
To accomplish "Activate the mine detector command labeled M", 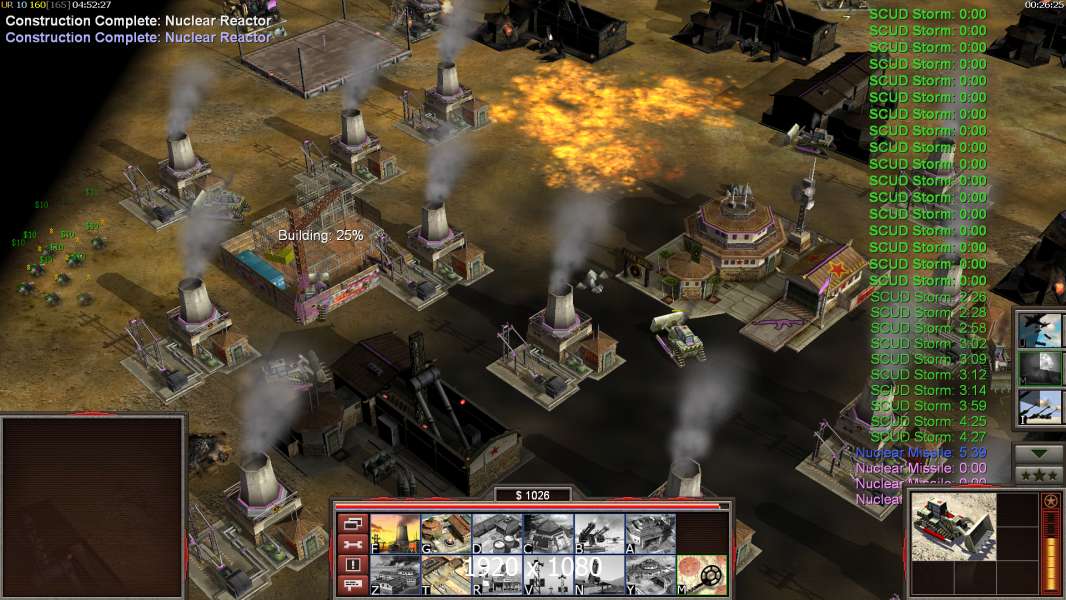I will coord(702,575).
